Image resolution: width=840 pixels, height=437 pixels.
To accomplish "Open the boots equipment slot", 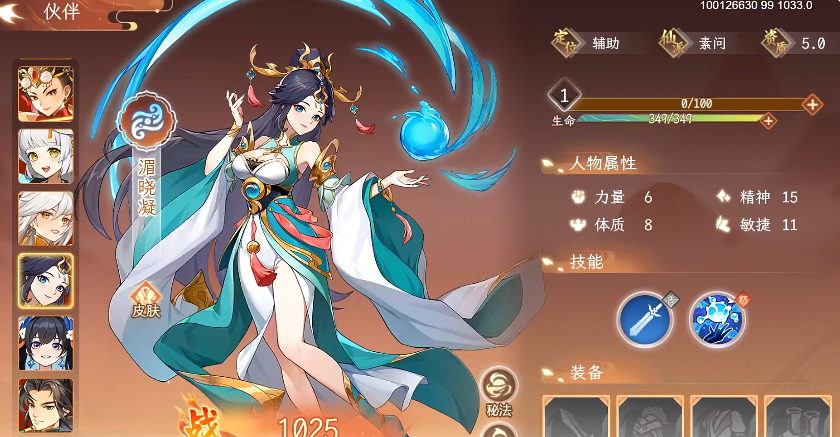I will (x=797, y=417).
